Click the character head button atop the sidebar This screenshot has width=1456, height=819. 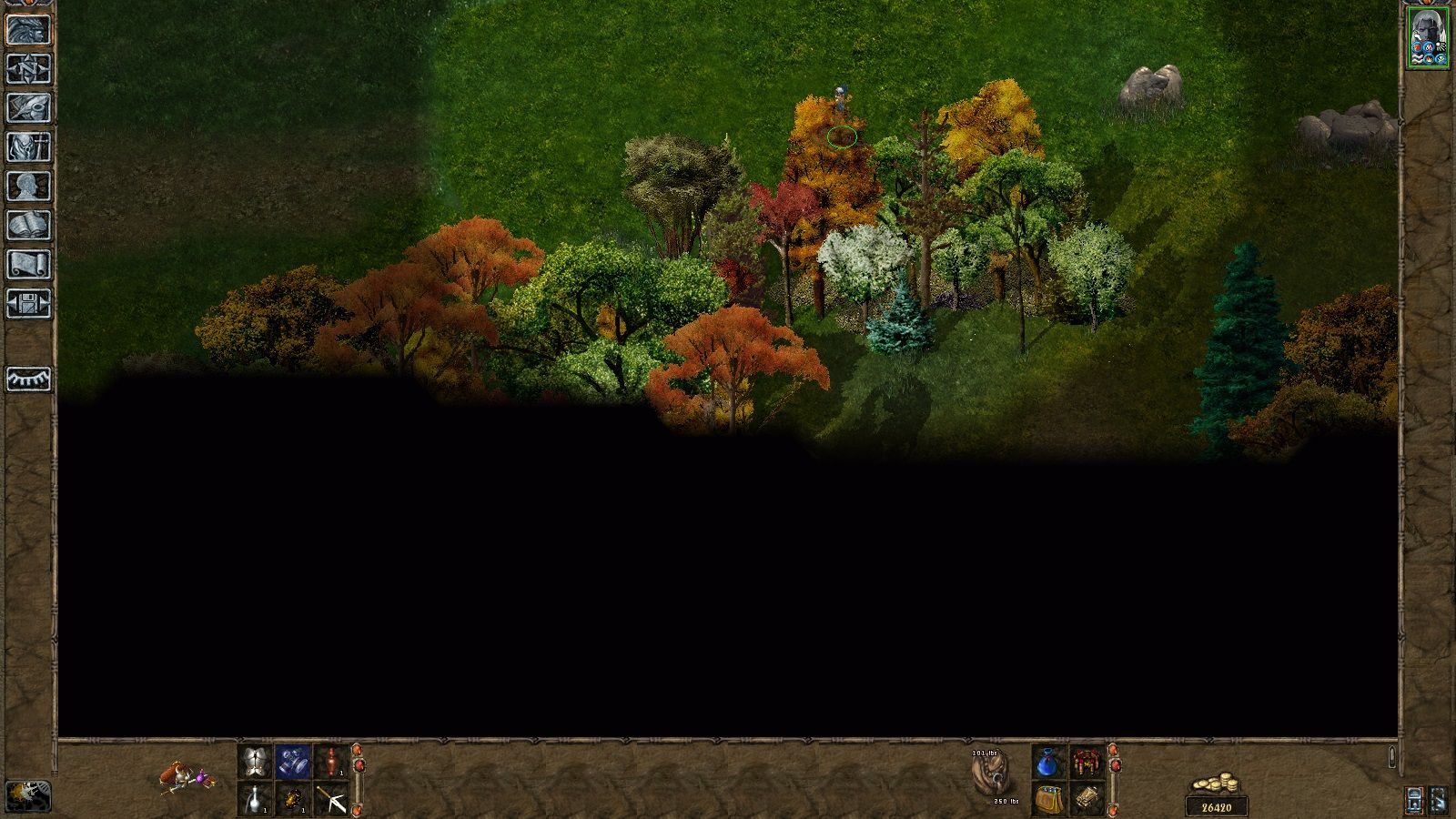(x=28, y=29)
